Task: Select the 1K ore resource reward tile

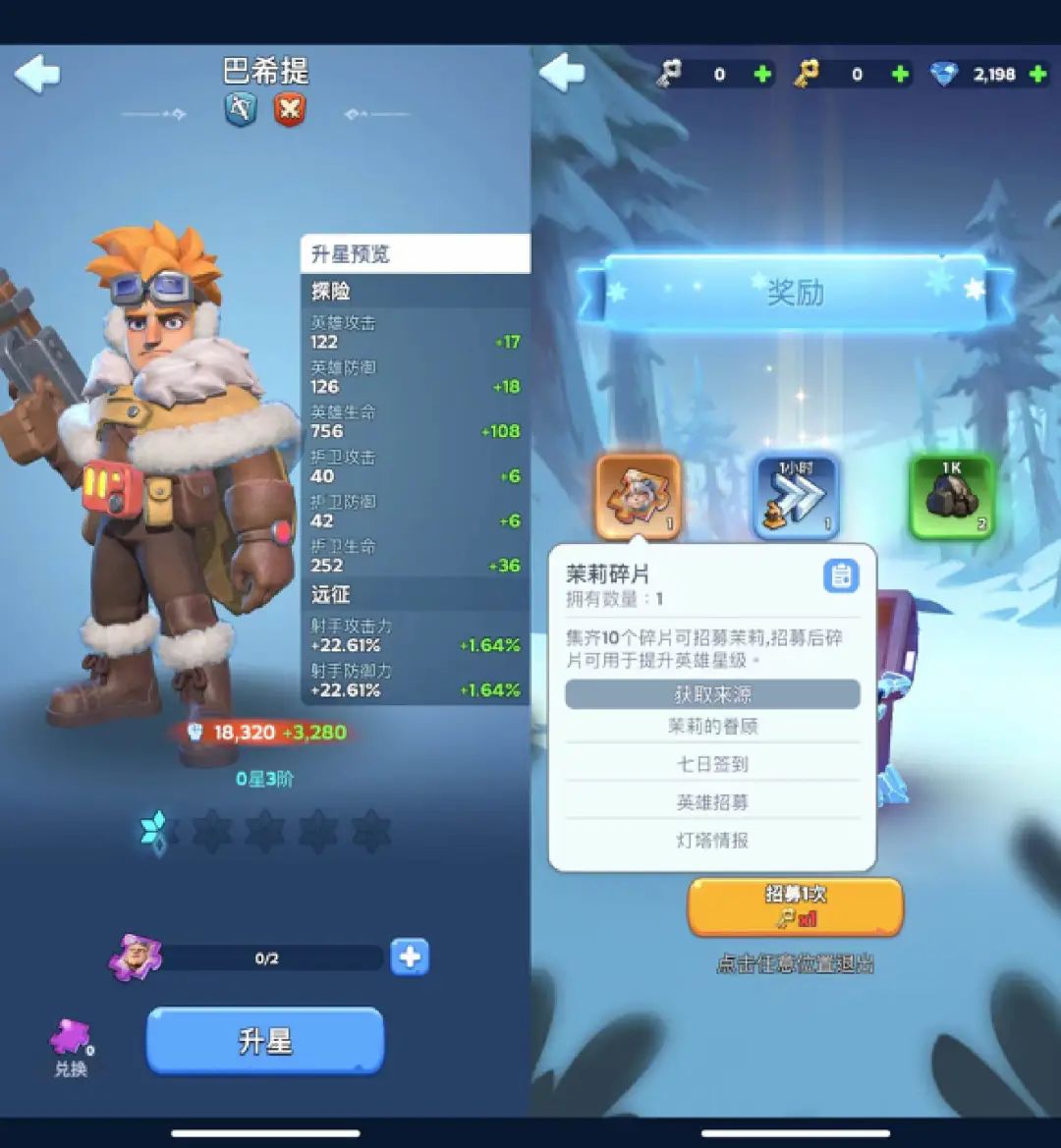Action: coord(951,497)
